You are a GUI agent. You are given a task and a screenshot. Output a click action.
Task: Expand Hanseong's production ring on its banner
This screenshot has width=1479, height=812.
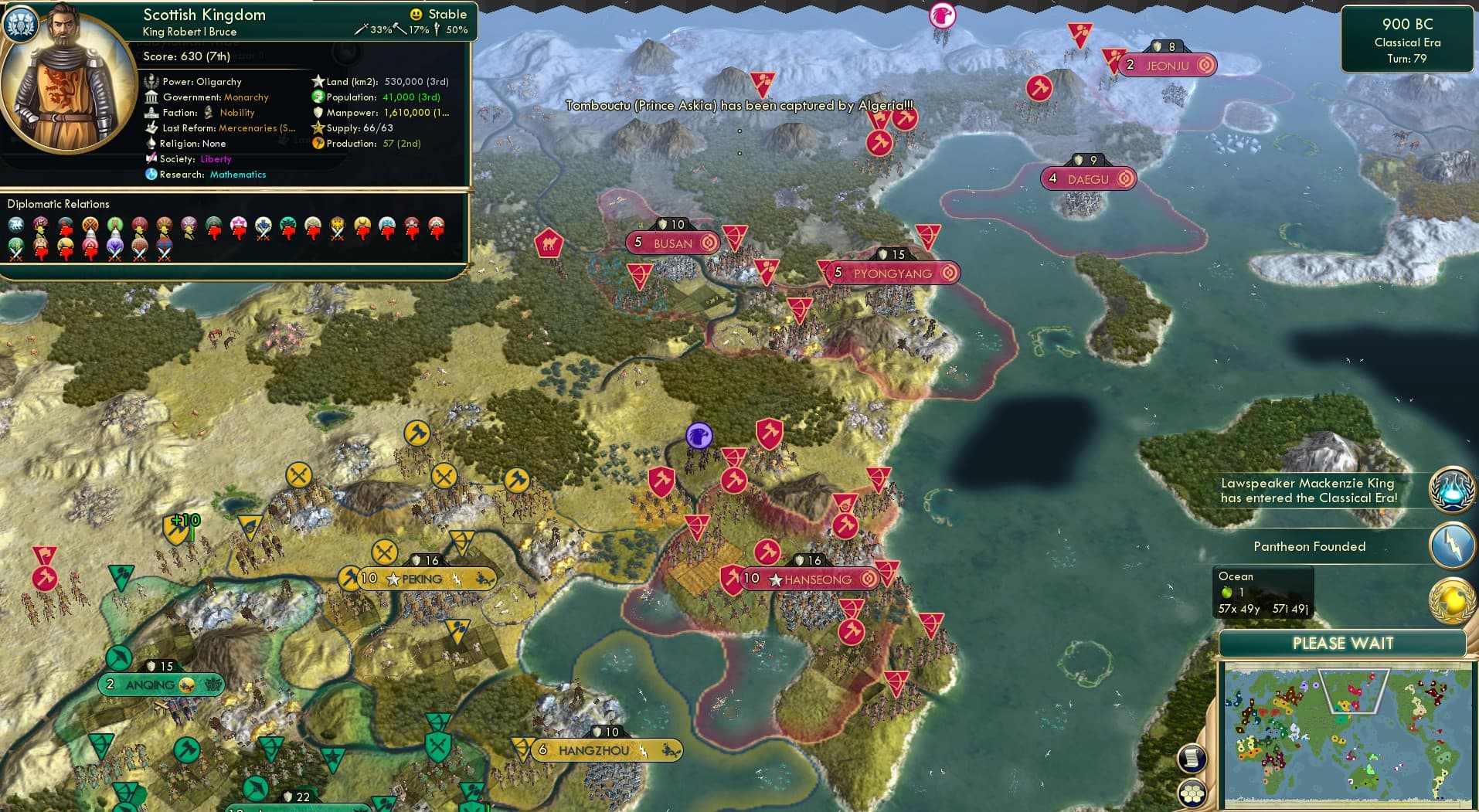click(867, 579)
